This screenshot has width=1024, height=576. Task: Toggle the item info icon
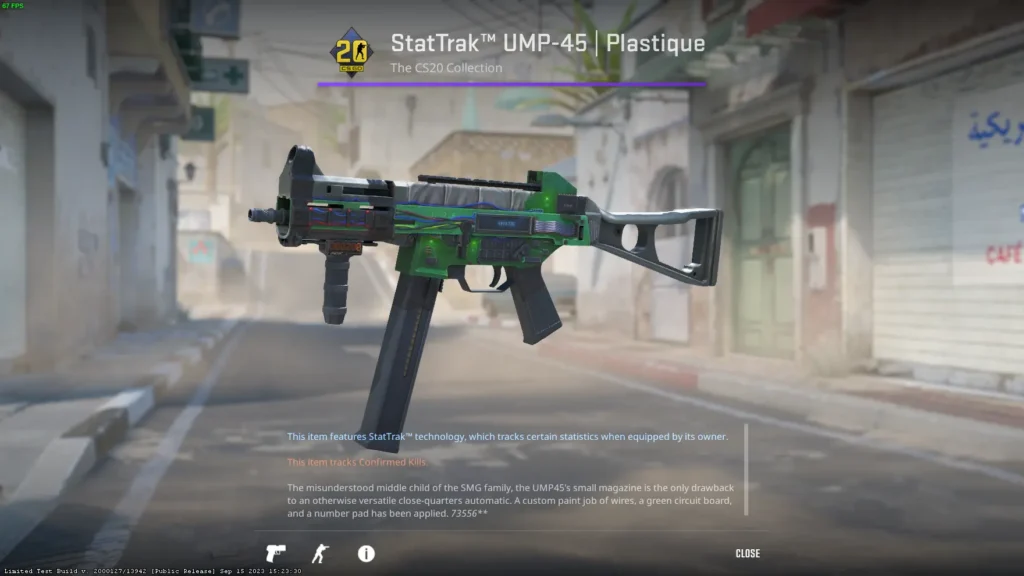coord(366,553)
